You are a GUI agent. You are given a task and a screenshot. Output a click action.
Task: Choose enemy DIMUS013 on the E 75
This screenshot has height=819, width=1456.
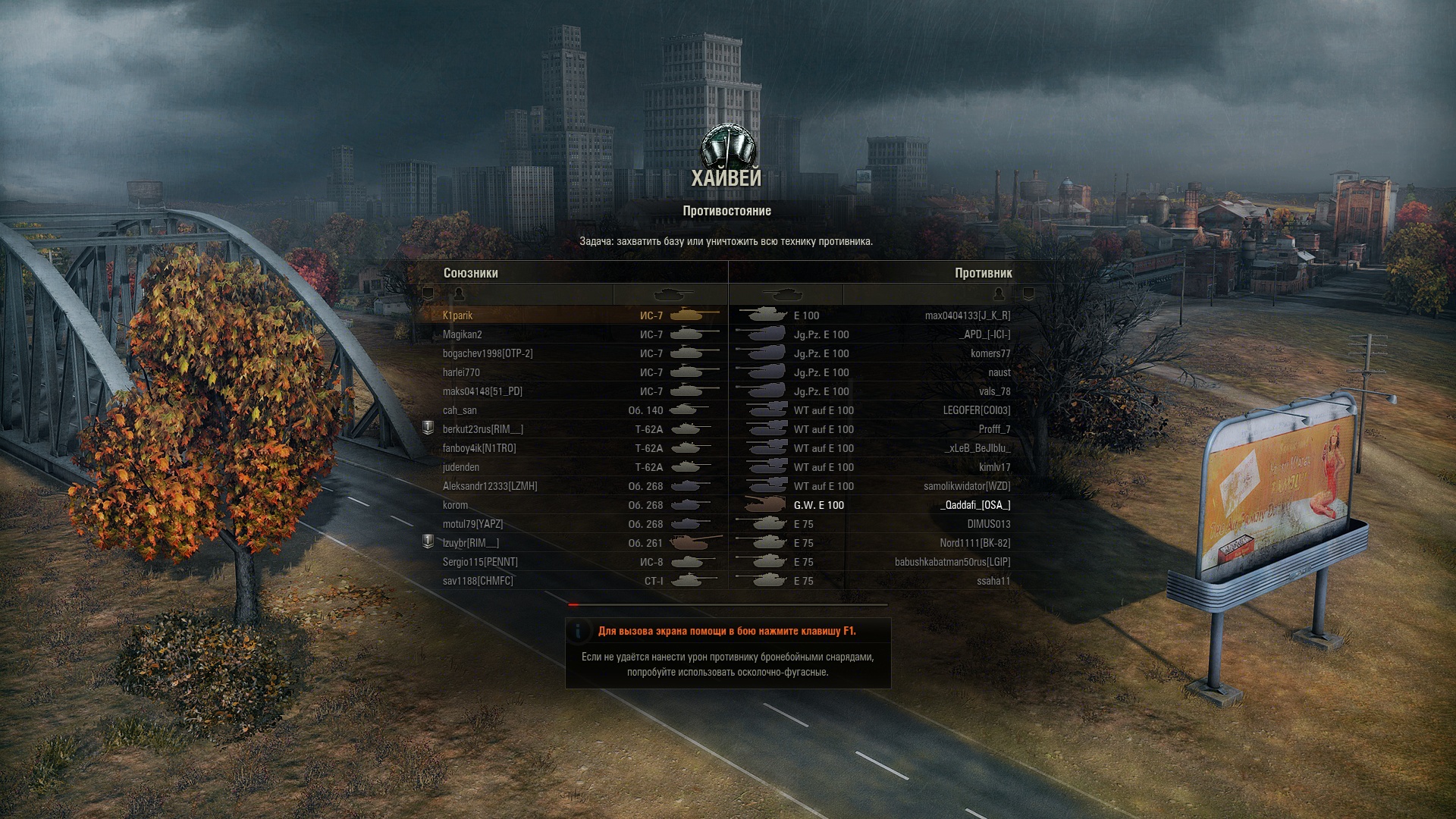pyautogui.click(x=989, y=524)
